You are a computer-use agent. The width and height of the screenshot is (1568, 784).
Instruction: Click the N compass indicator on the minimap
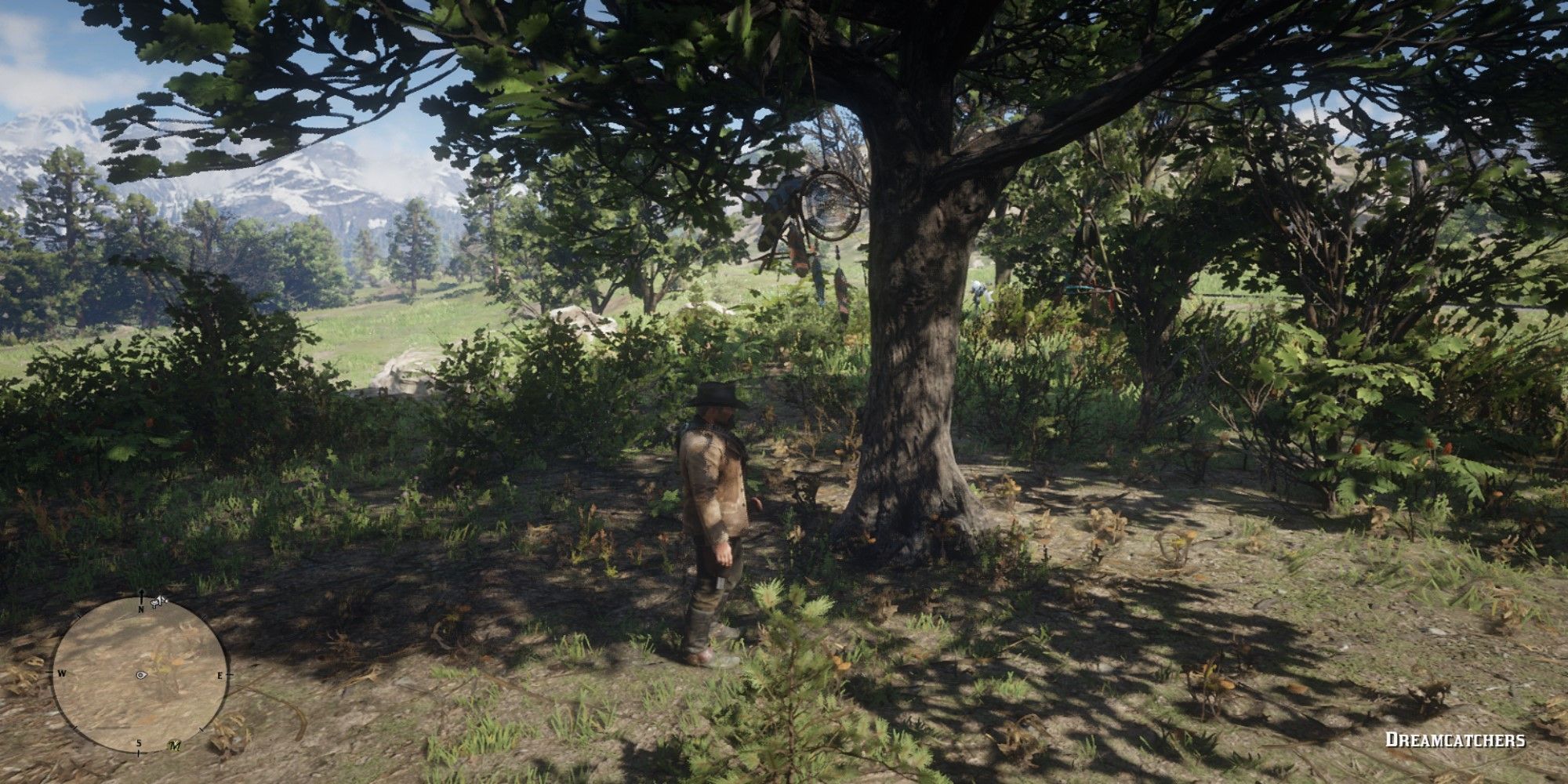click(x=140, y=610)
